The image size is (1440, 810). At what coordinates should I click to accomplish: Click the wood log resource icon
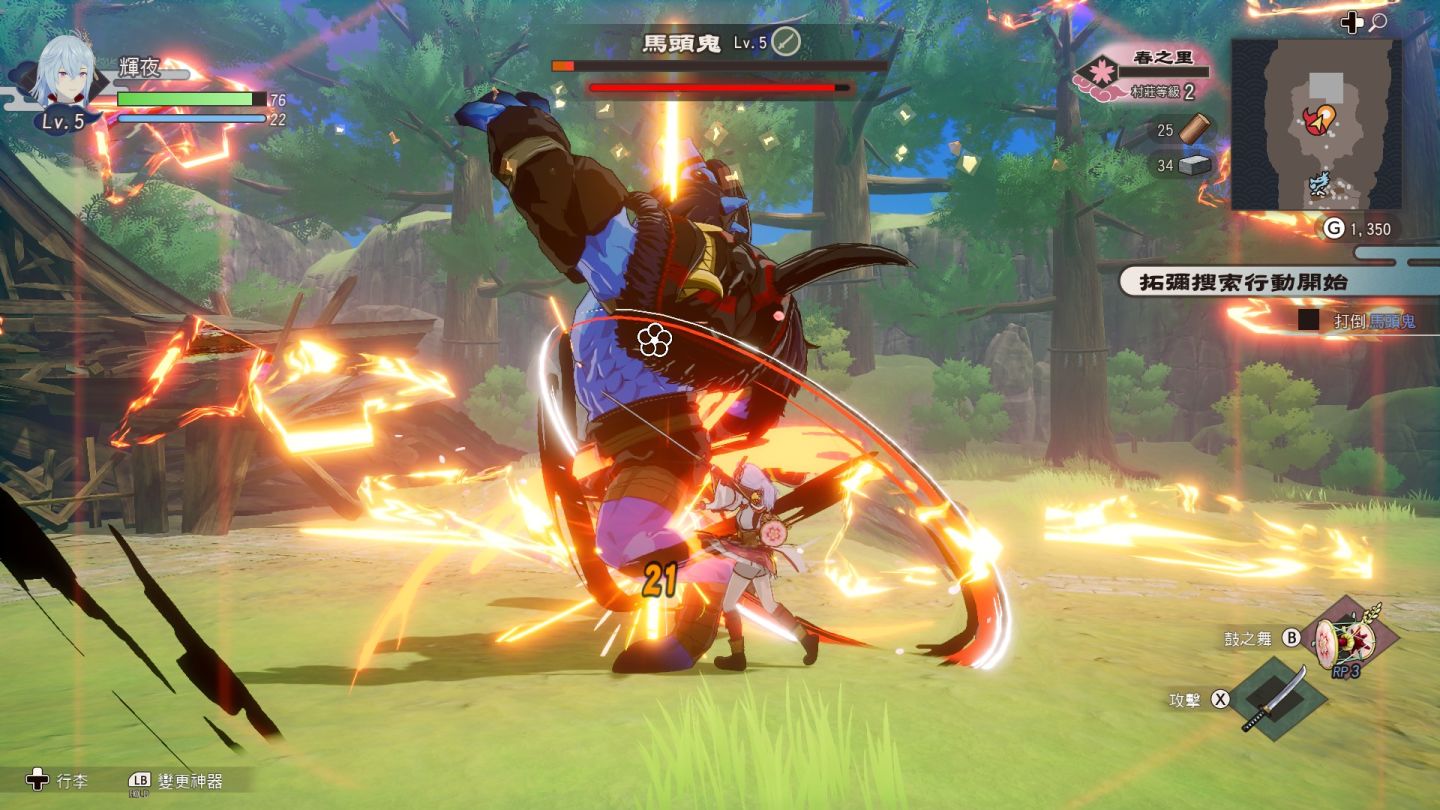(1195, 130)
